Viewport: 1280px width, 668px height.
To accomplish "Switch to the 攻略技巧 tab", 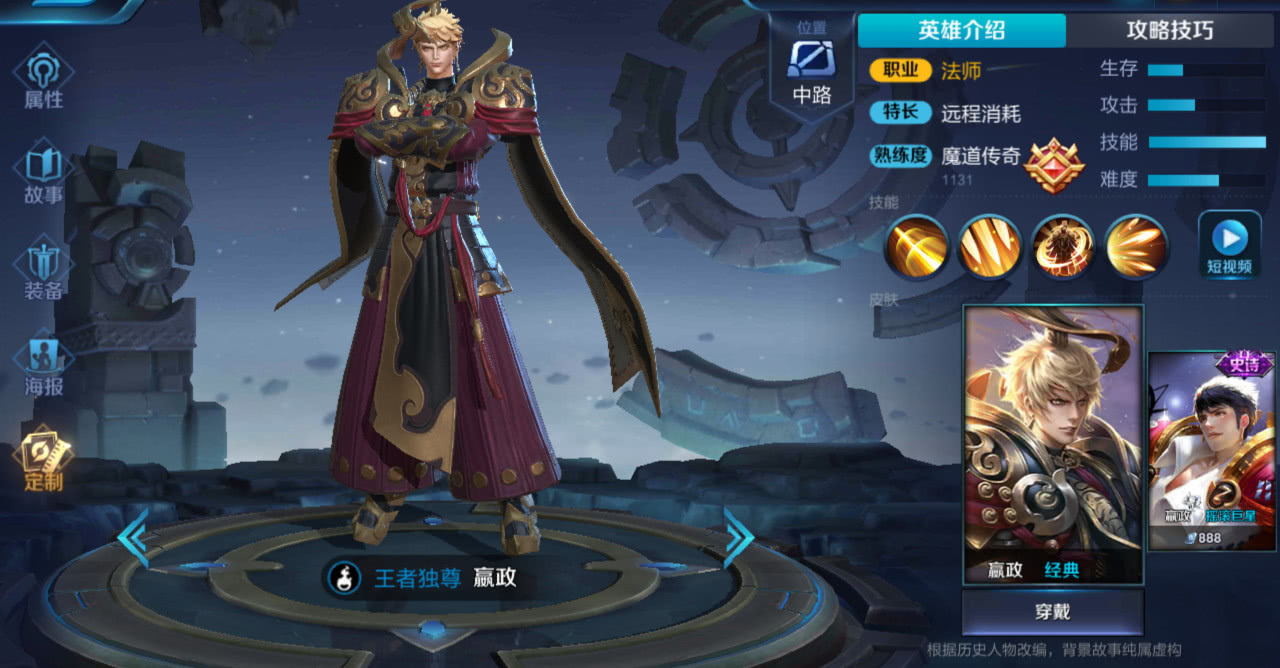I will [x=1170, y=30].
